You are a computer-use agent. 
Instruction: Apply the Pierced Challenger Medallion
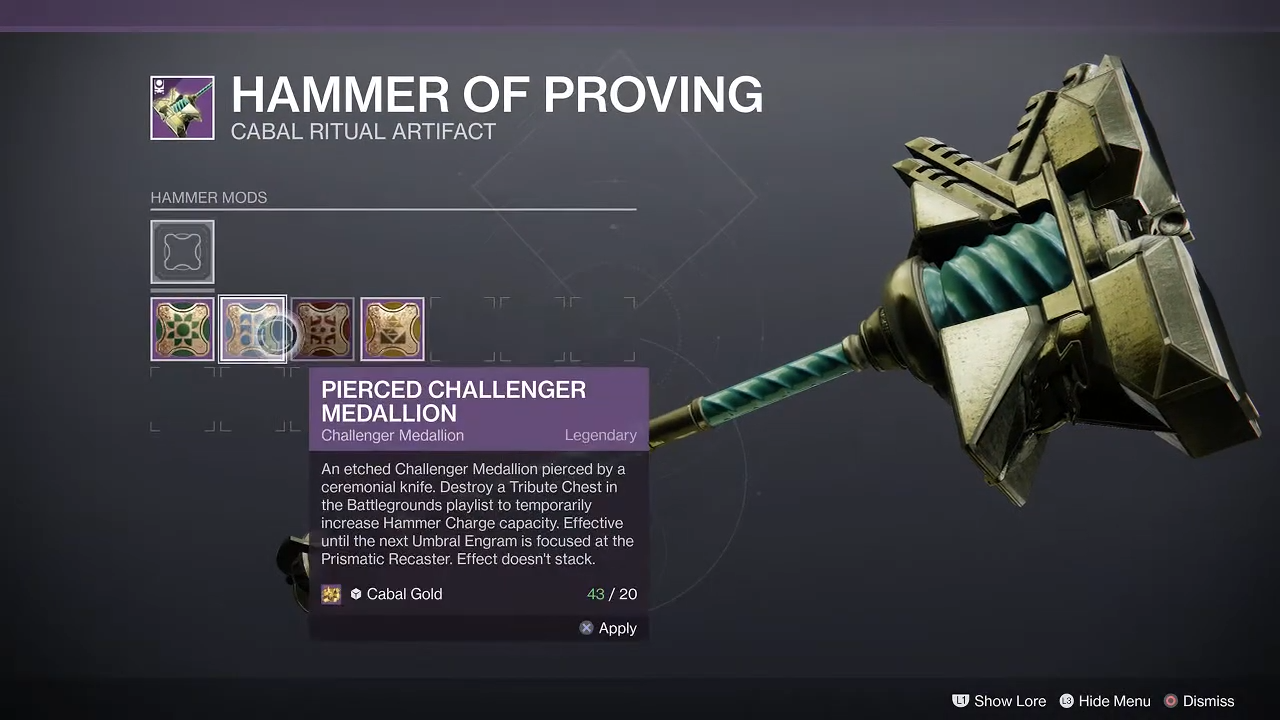pos(608,628)
